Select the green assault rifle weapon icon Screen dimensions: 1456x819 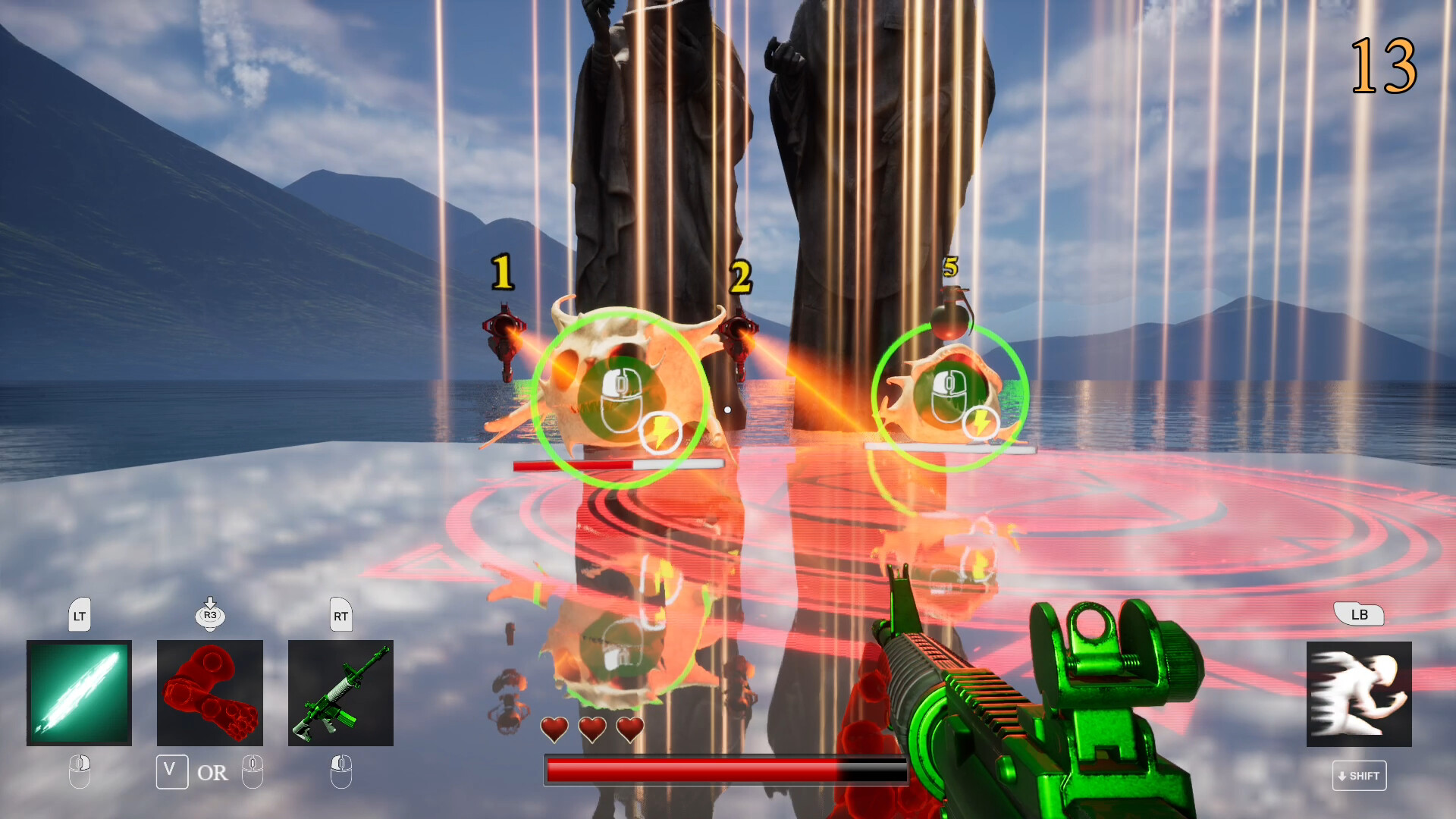click(340, 692)
